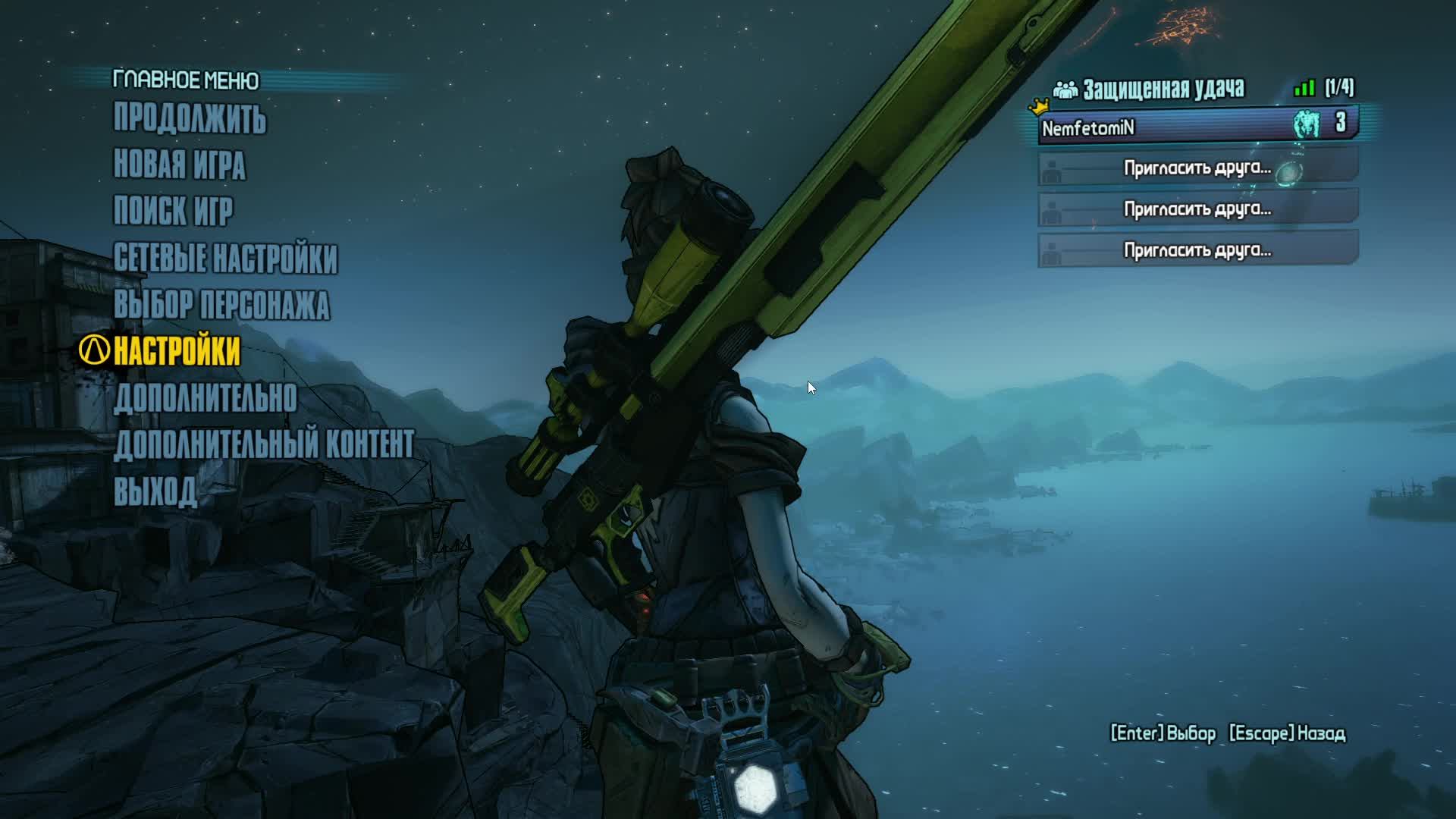Open the Защищенная удача lobby header
This screenshot has height=819, width=1456.
(x=1163, y=89)
